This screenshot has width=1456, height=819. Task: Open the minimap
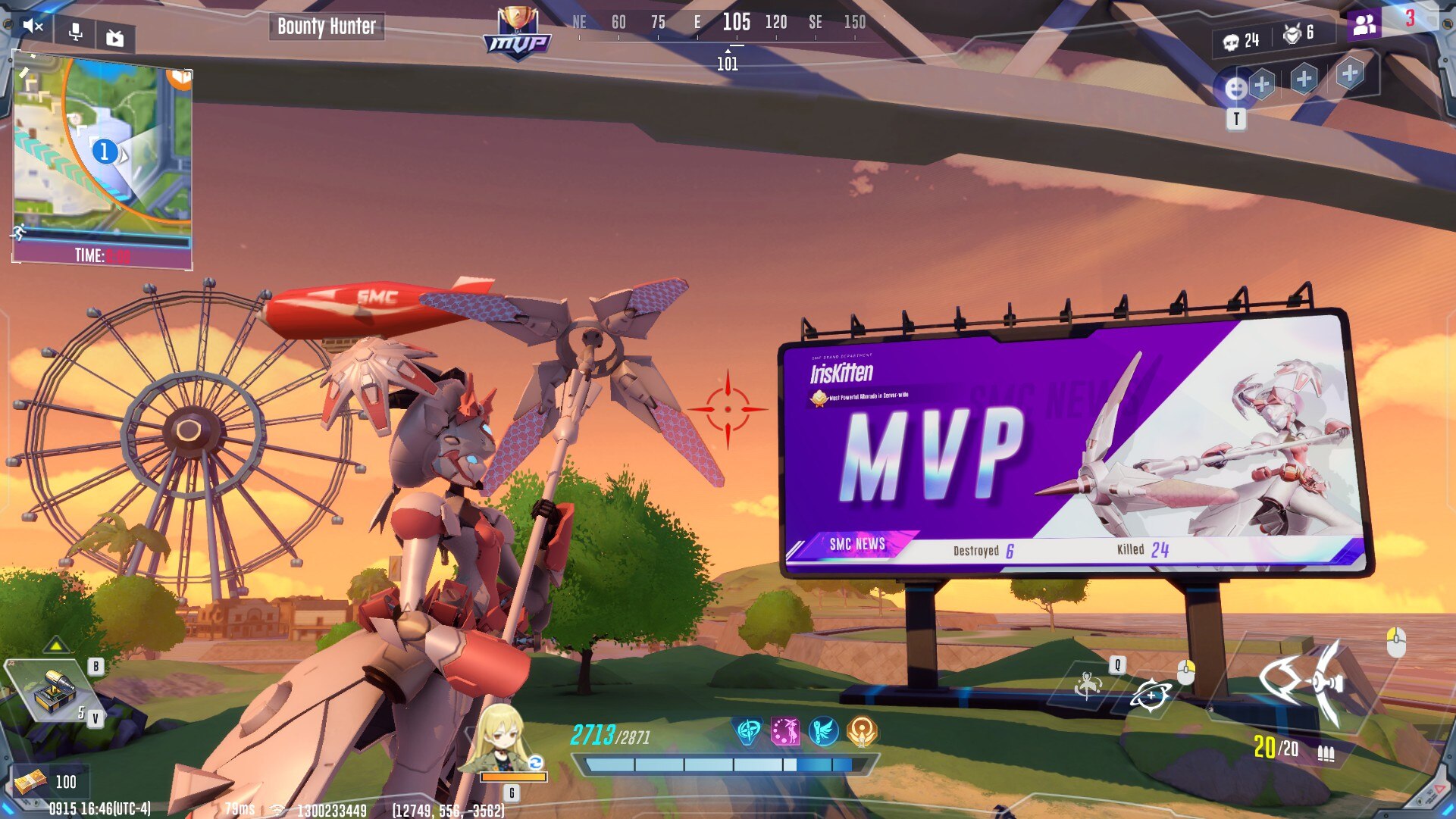(102, 148)
